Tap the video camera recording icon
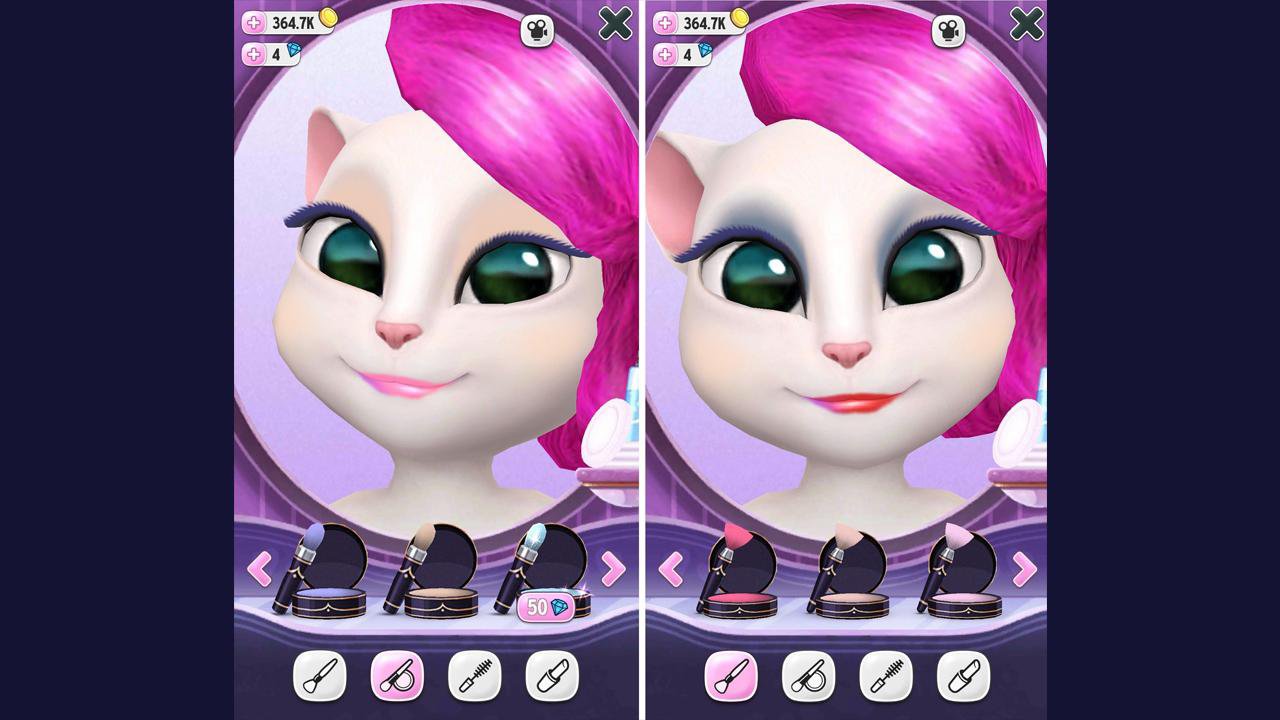This screenshot has width=1280, height=720. (535, 31)
